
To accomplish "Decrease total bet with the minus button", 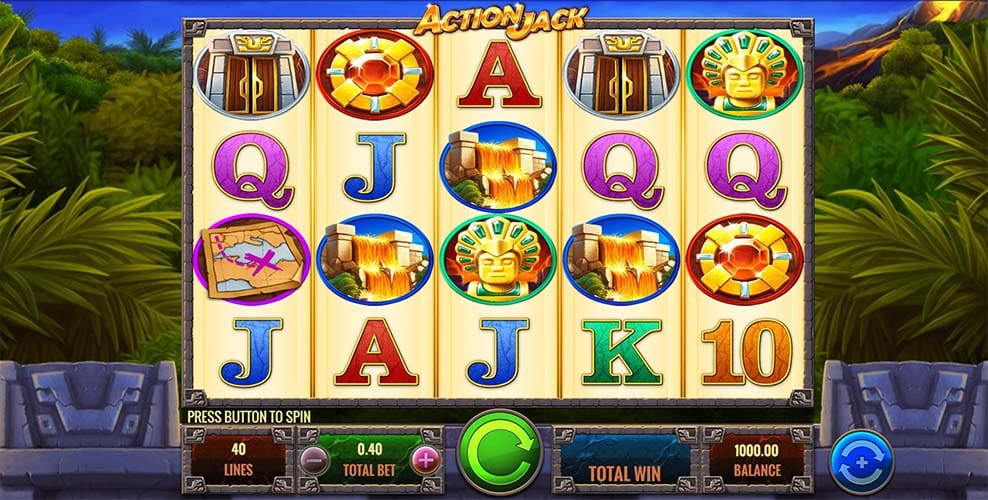I will 314,460.
